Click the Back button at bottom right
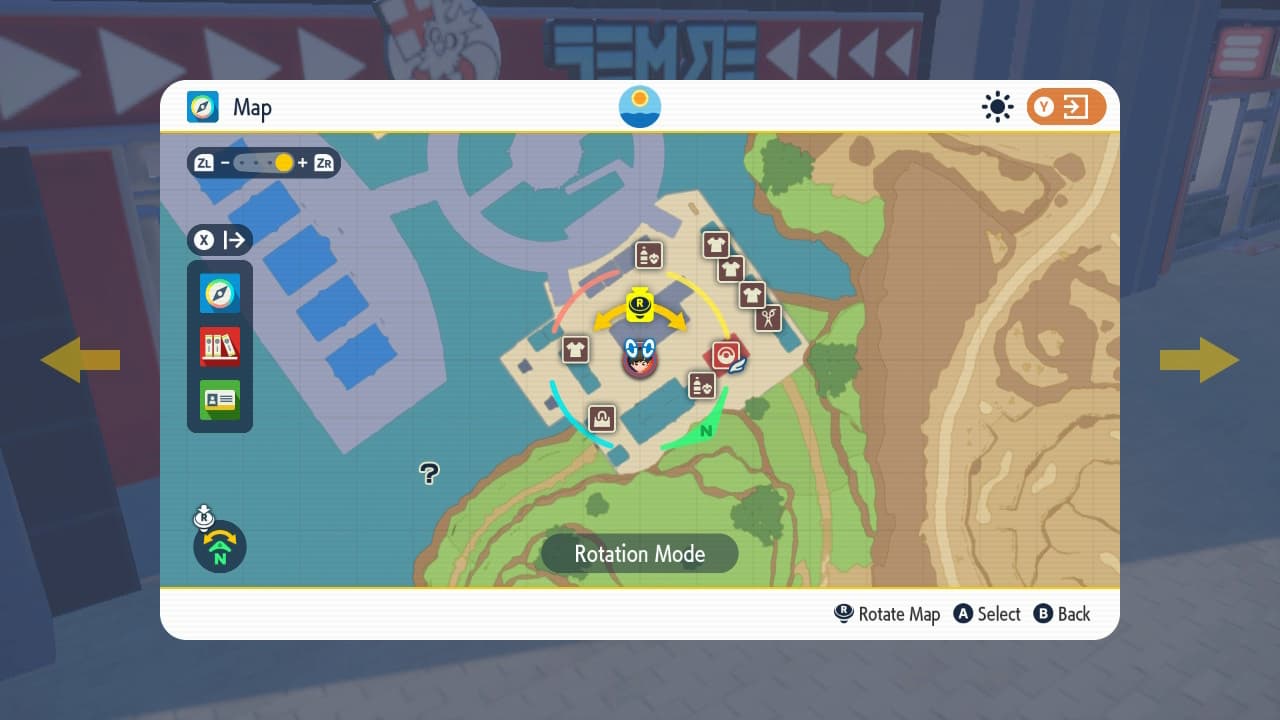The width and height of the screenshot is (1280, 720). [x=1062, y=614]
